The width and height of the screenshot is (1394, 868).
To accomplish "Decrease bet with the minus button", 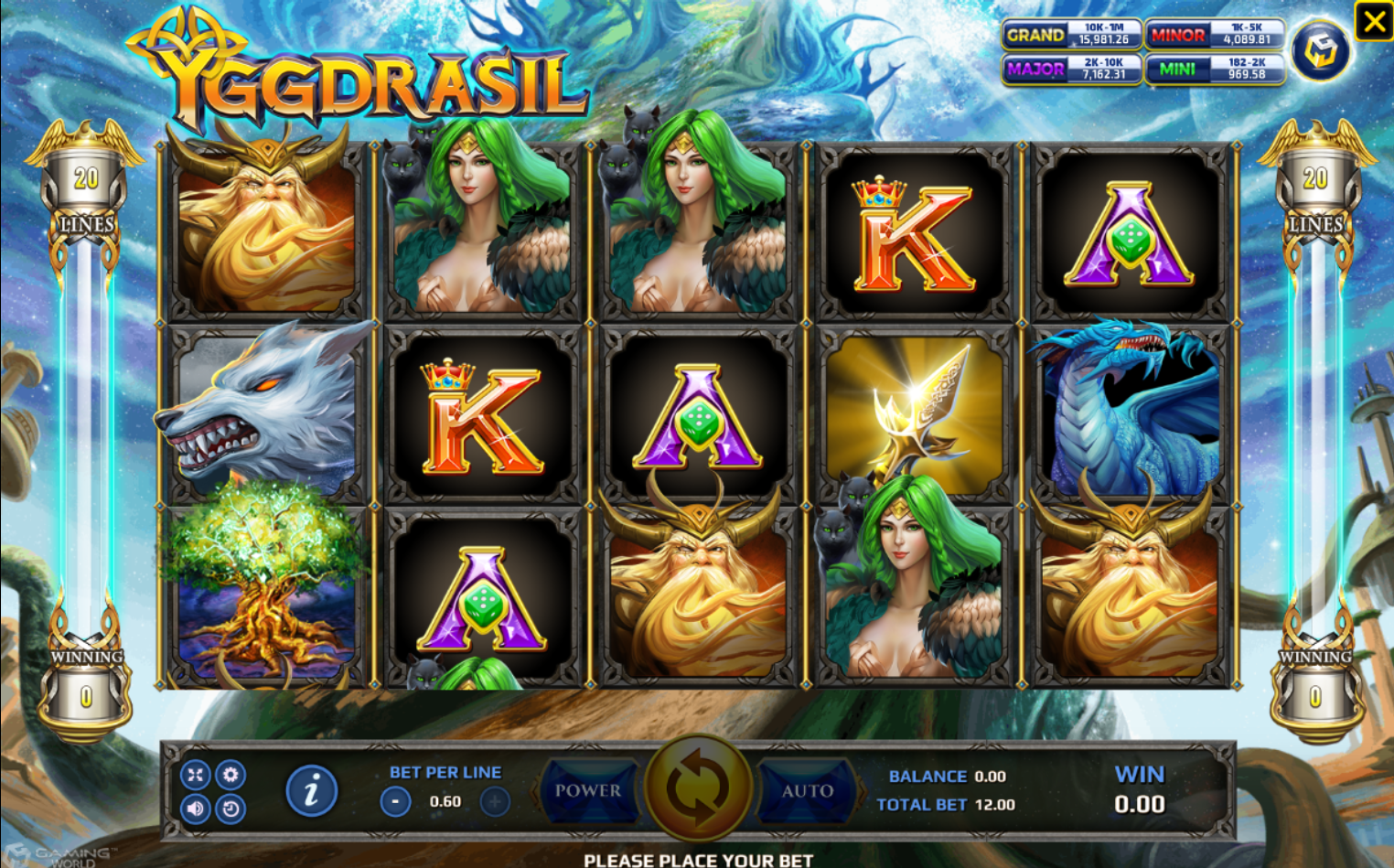I will (x=395, y=801).
